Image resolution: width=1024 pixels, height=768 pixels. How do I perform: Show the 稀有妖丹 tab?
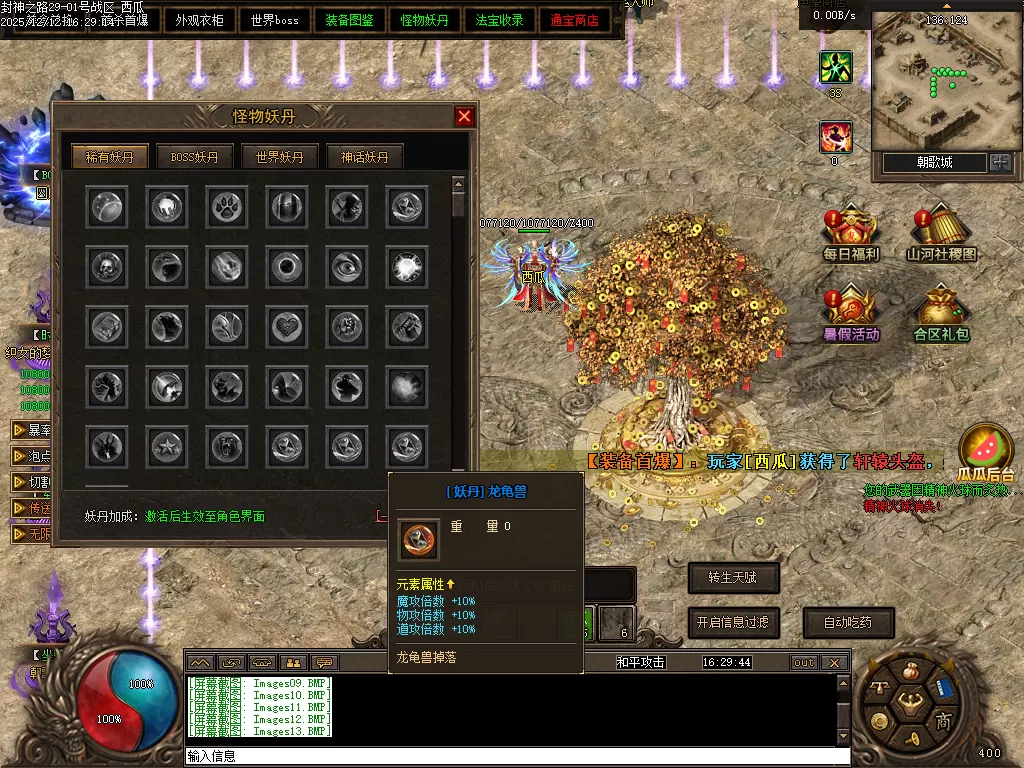(x=109, y=157)
